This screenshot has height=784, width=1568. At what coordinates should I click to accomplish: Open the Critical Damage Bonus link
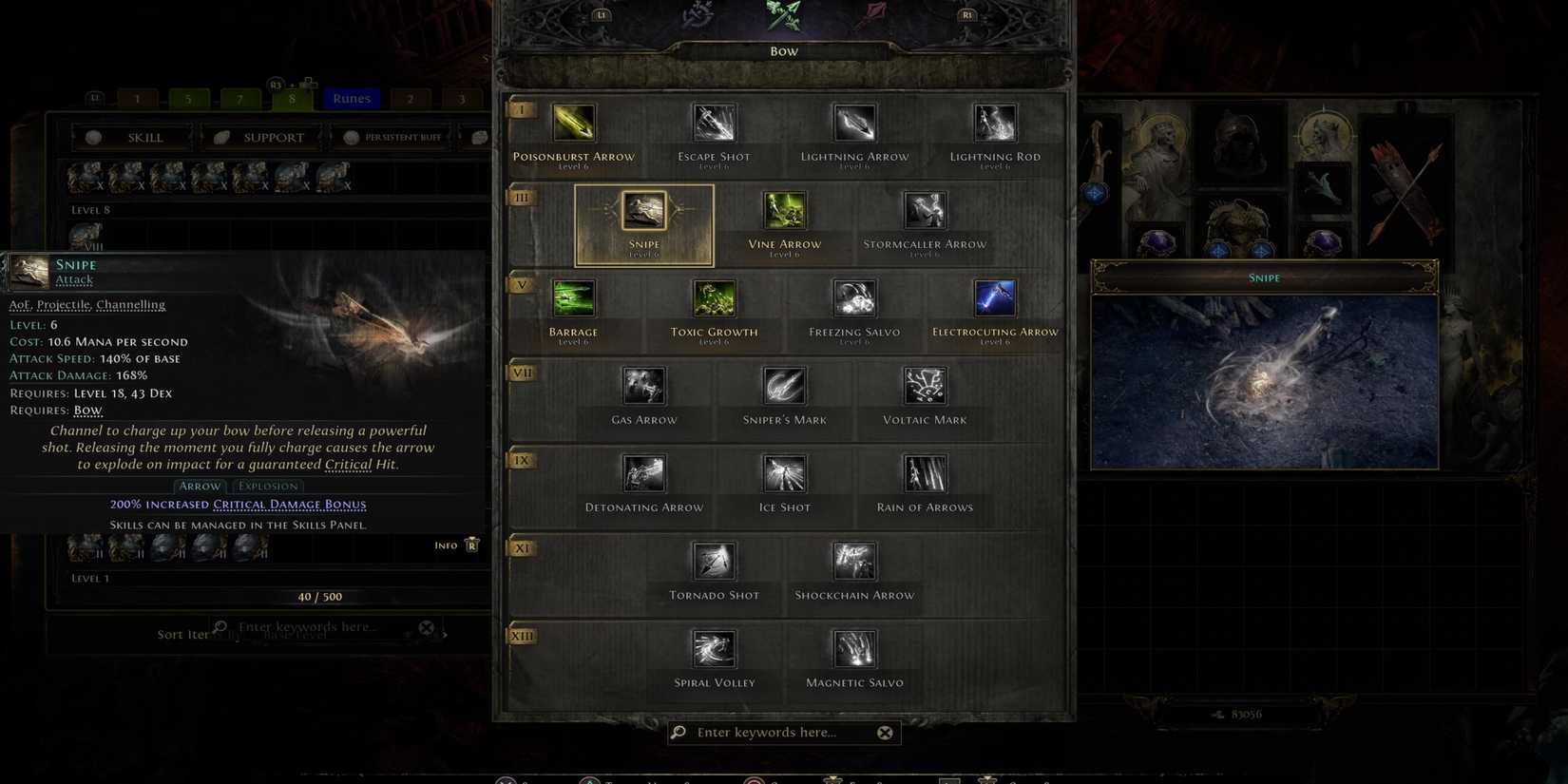290,504
